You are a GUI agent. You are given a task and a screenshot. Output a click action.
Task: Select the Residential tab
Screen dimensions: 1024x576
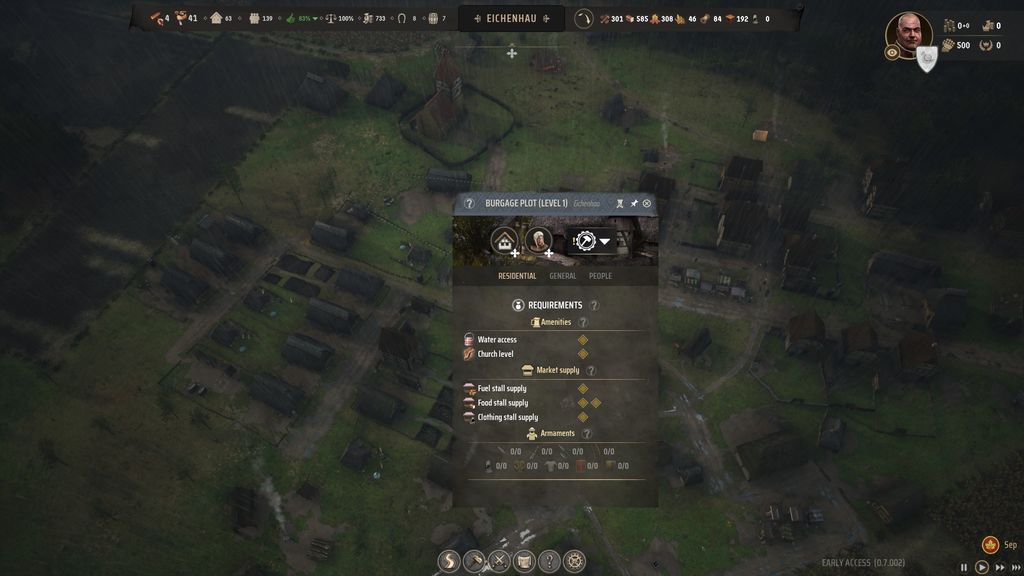[x=517, y=276]
